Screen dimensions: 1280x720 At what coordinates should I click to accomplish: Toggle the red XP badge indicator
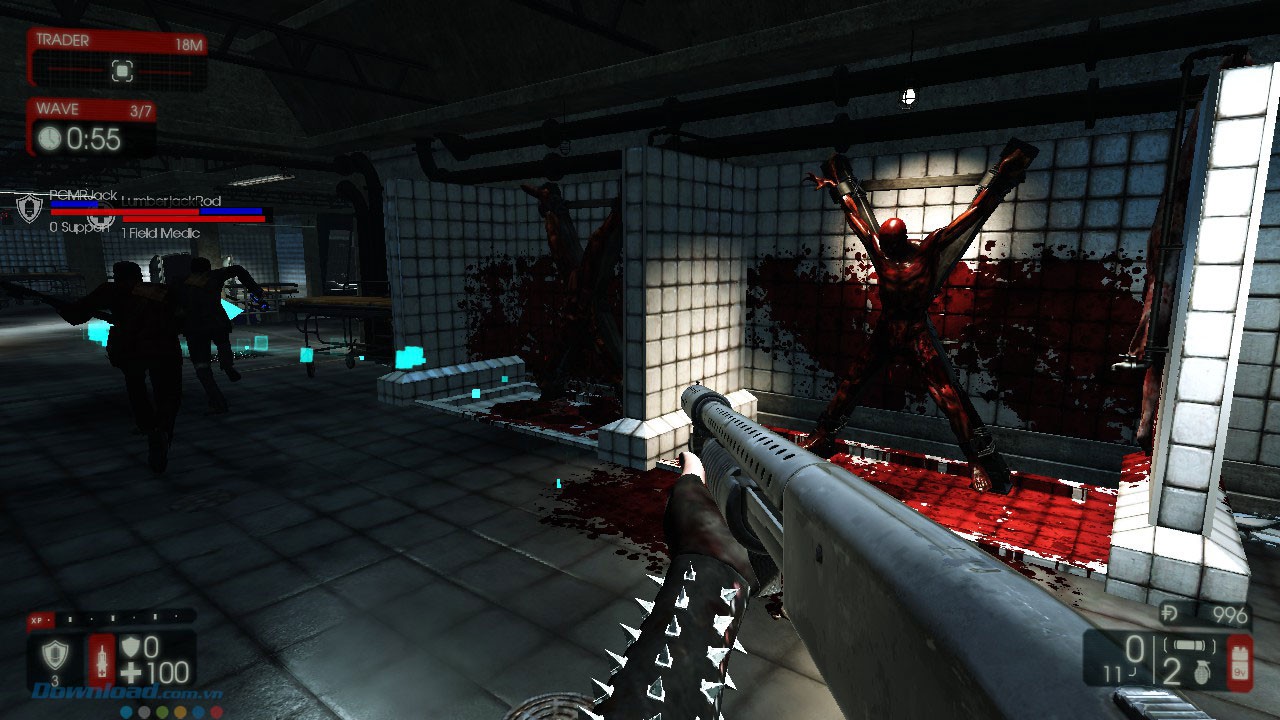[x=39, y=619]
